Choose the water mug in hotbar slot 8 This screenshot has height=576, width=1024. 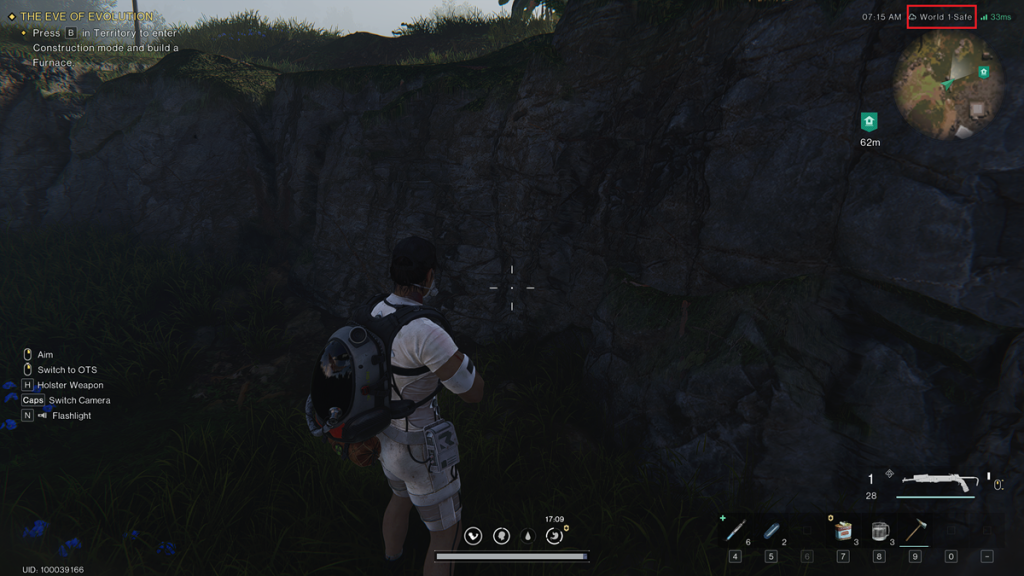click(879, 531)
